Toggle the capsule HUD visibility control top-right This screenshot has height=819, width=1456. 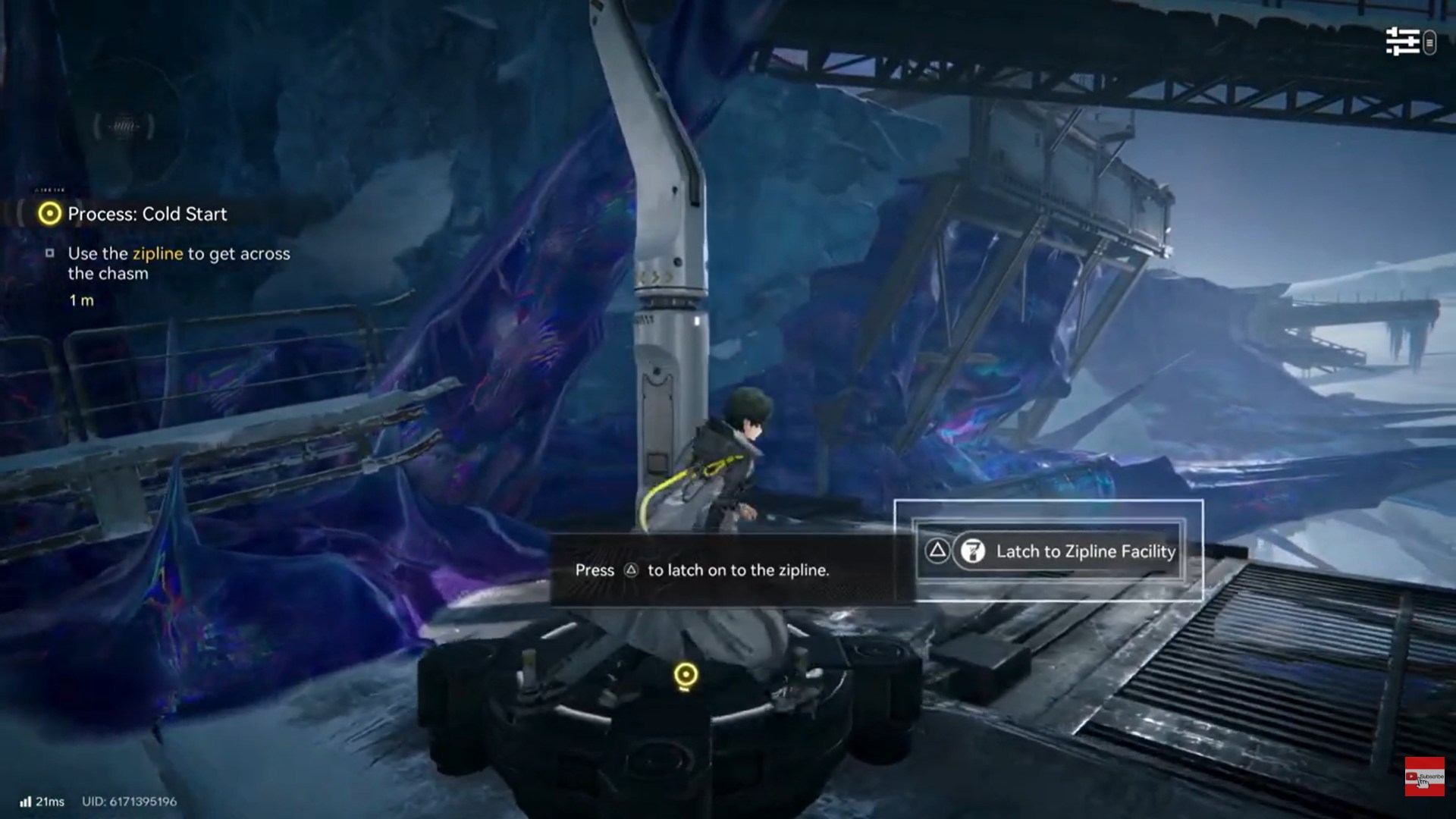point(1430,43)
